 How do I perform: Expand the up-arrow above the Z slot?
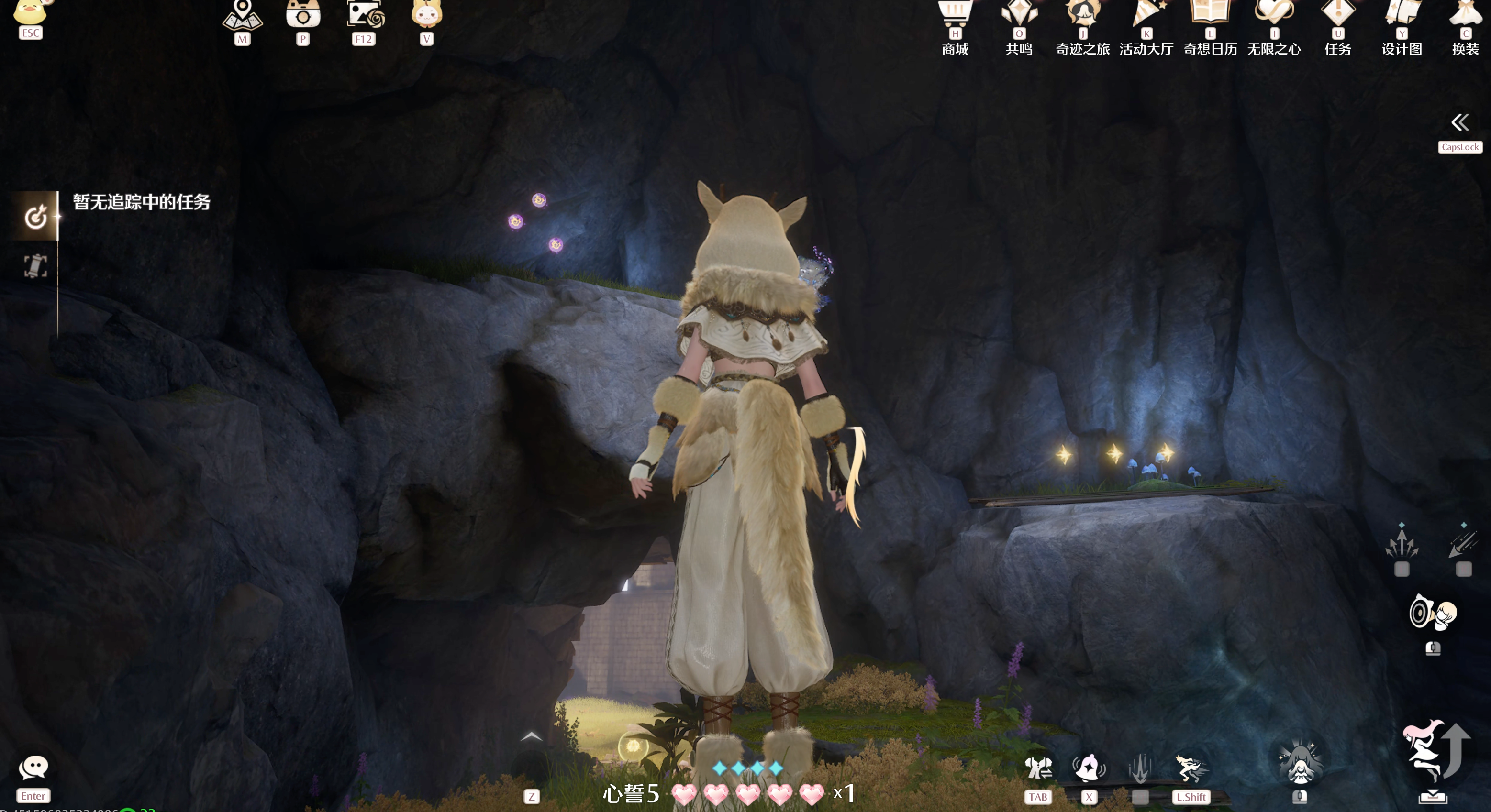[x=531, y=737]
